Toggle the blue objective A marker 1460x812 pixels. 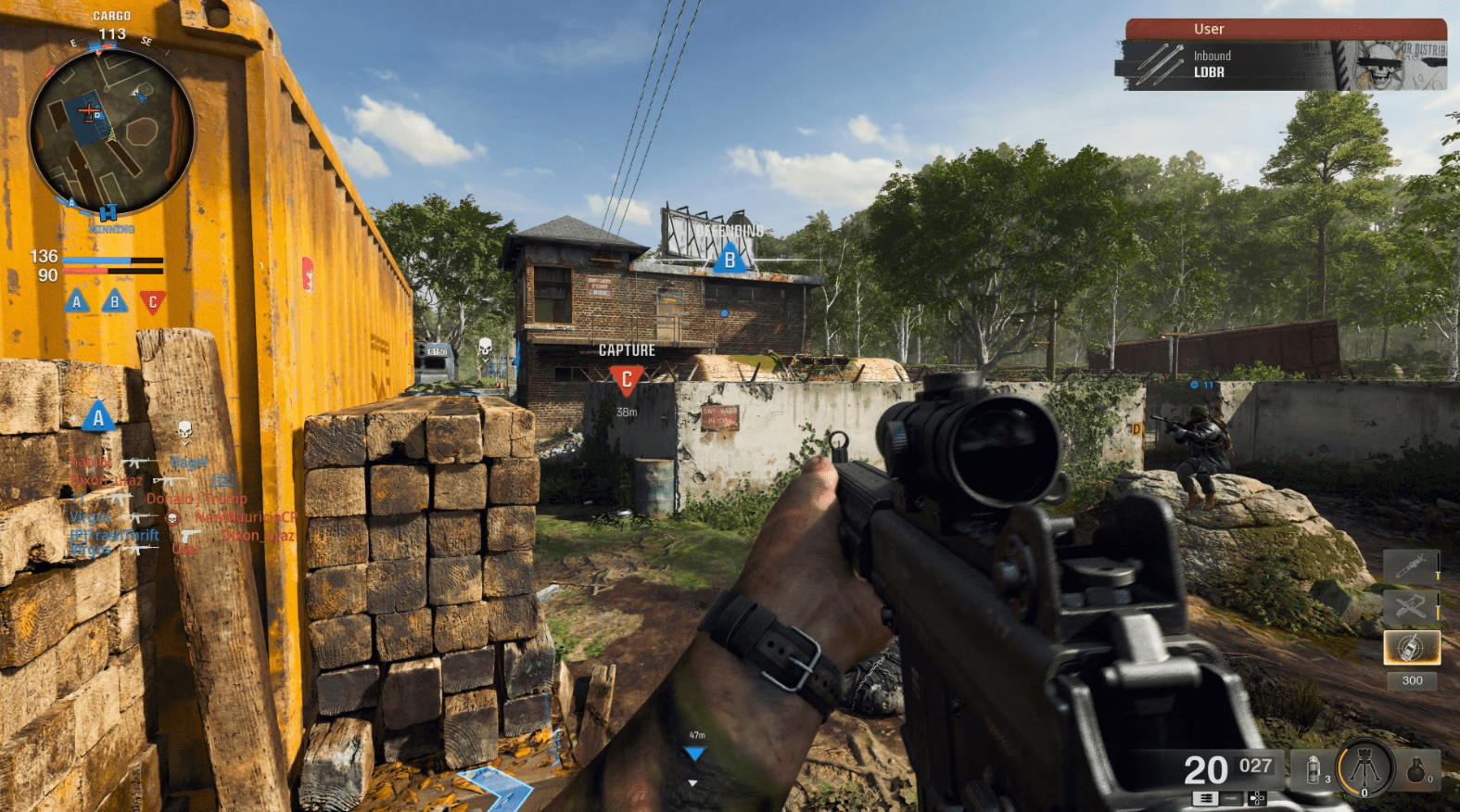pyautogui.click(x=96, y=417)
